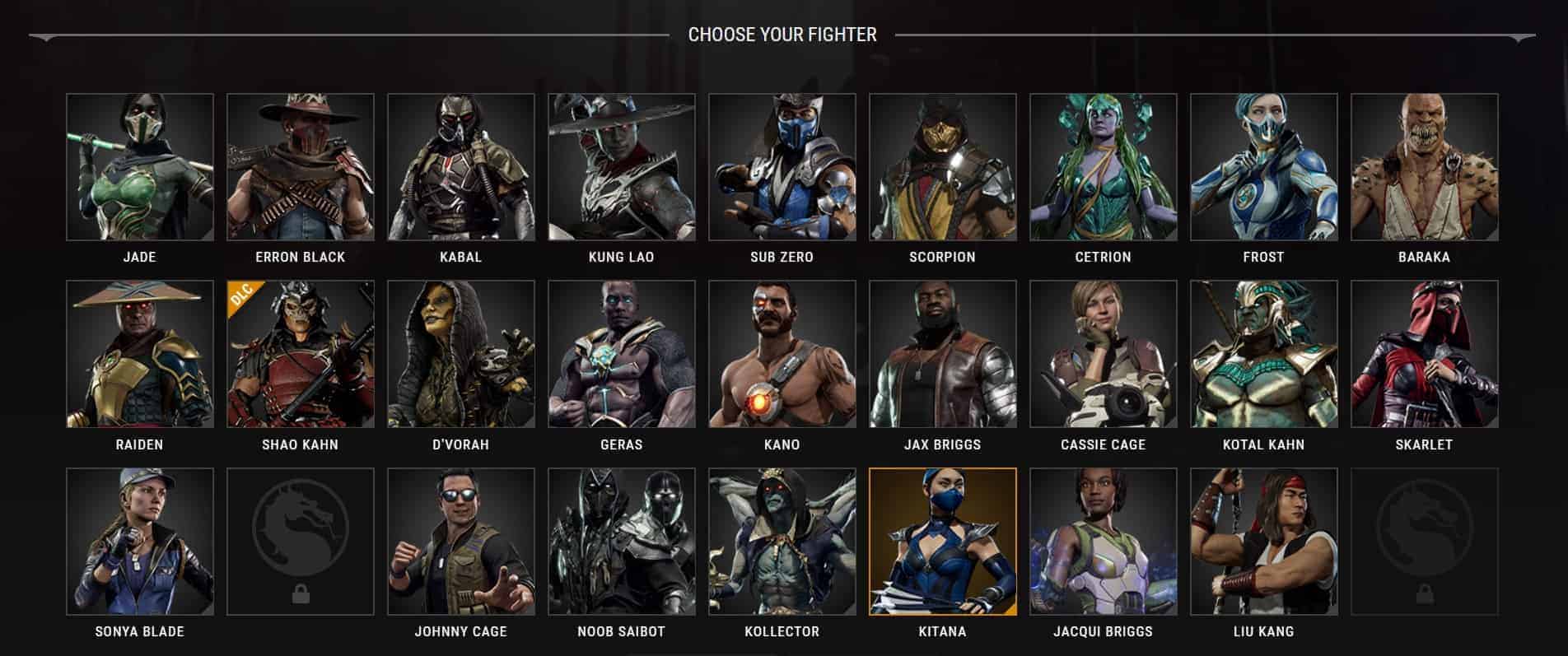Select Skarlet as your fighter
Viewport: 1568px width, 656px height.
point(1425,354)
